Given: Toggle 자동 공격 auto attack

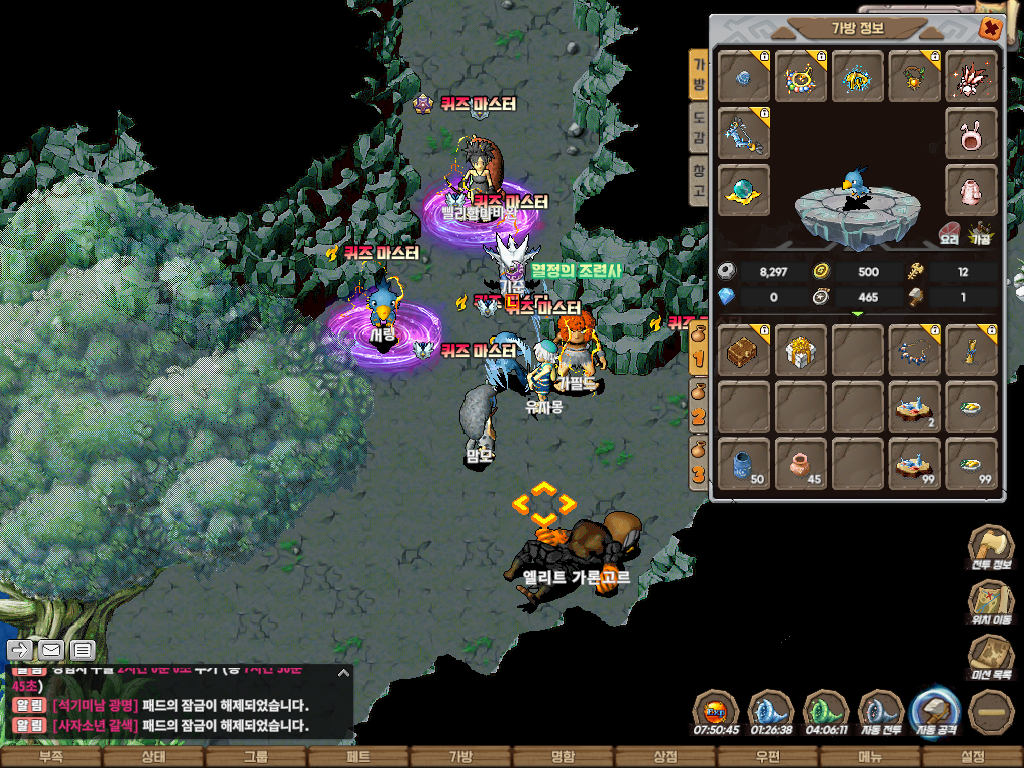Looking at the screenshot, I should pyautogui.click(x=937, y=711).
